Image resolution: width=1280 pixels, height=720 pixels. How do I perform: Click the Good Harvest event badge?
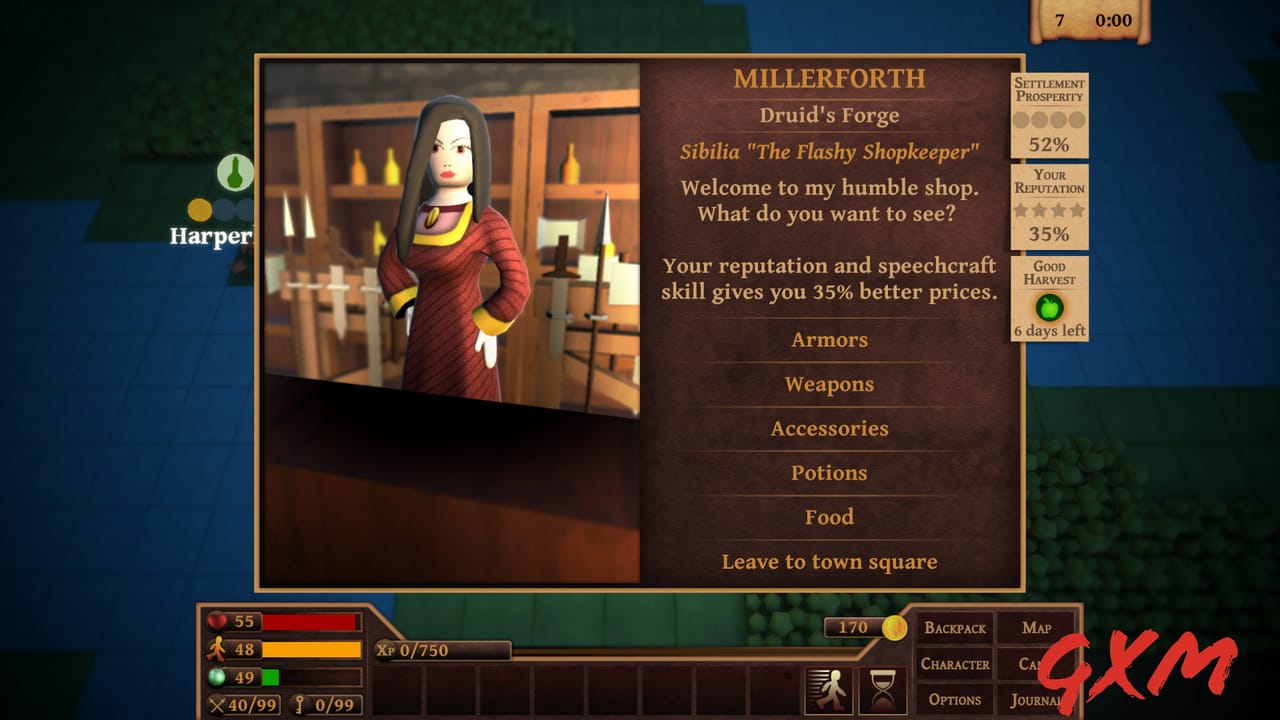[x=1049, y=300]
